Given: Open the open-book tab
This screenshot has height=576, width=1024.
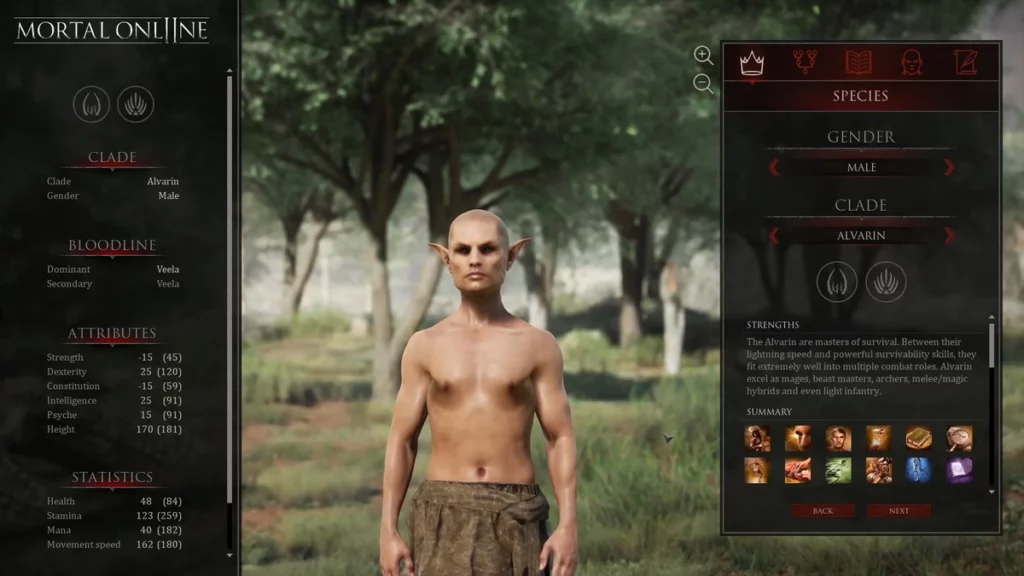Looking at the screenshot, I should (x=858, y=63).
